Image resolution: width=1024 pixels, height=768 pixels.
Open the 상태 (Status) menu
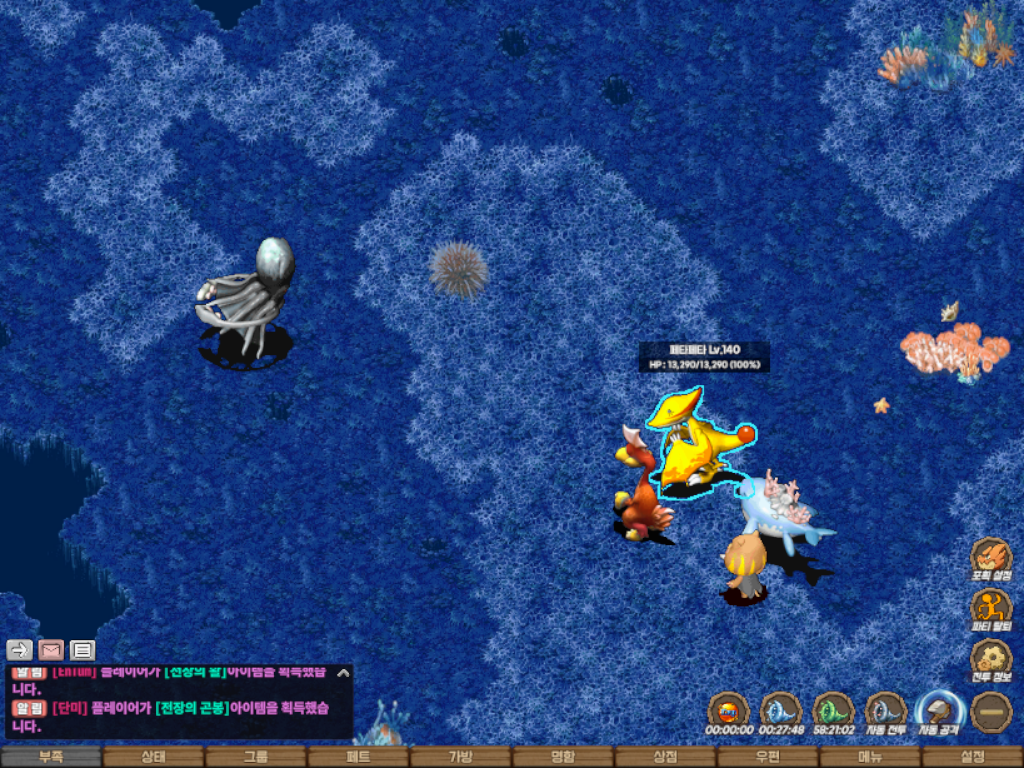[x=153, y=757]
